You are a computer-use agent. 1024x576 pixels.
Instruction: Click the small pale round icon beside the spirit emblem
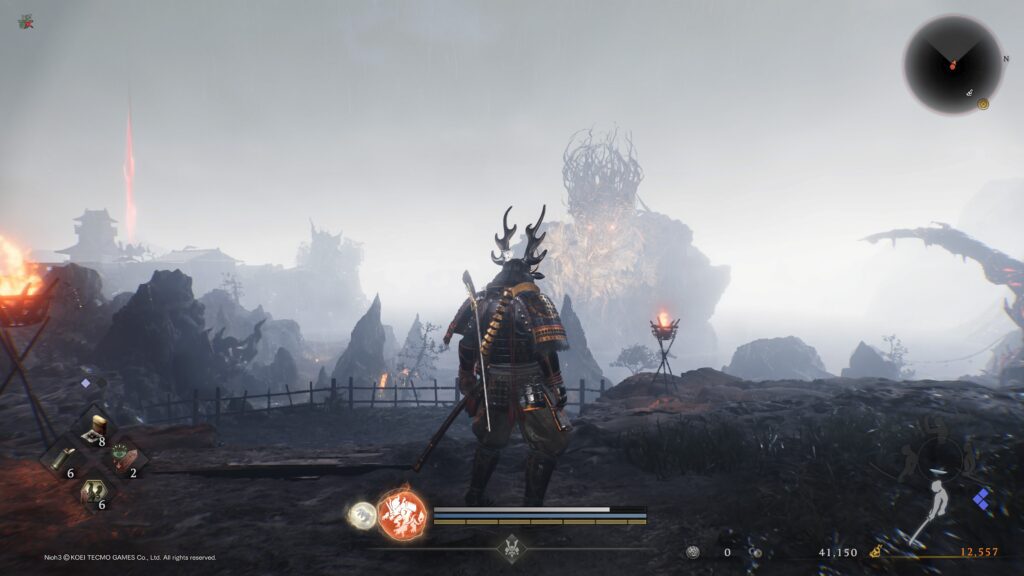[x=361, y=514]
